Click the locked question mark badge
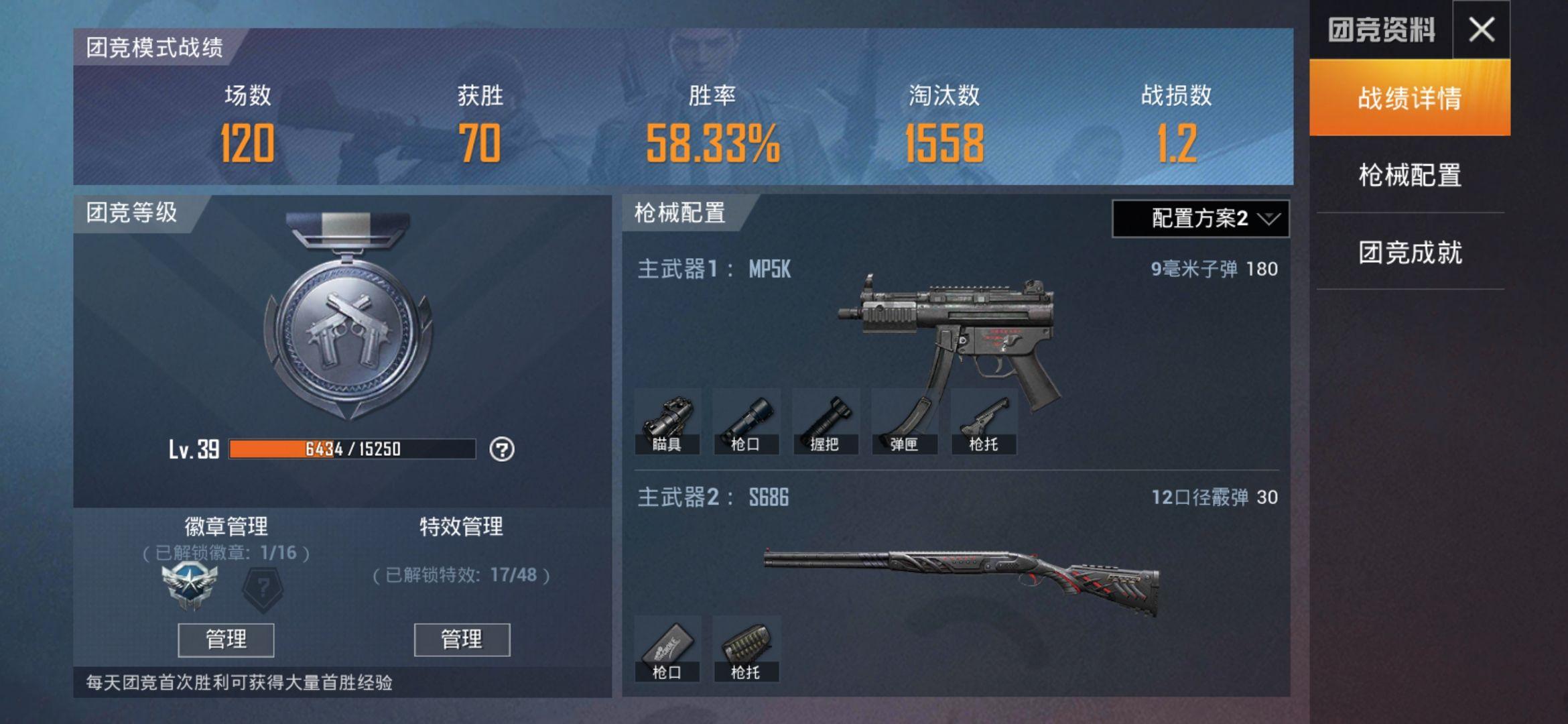 click(263, 589)
